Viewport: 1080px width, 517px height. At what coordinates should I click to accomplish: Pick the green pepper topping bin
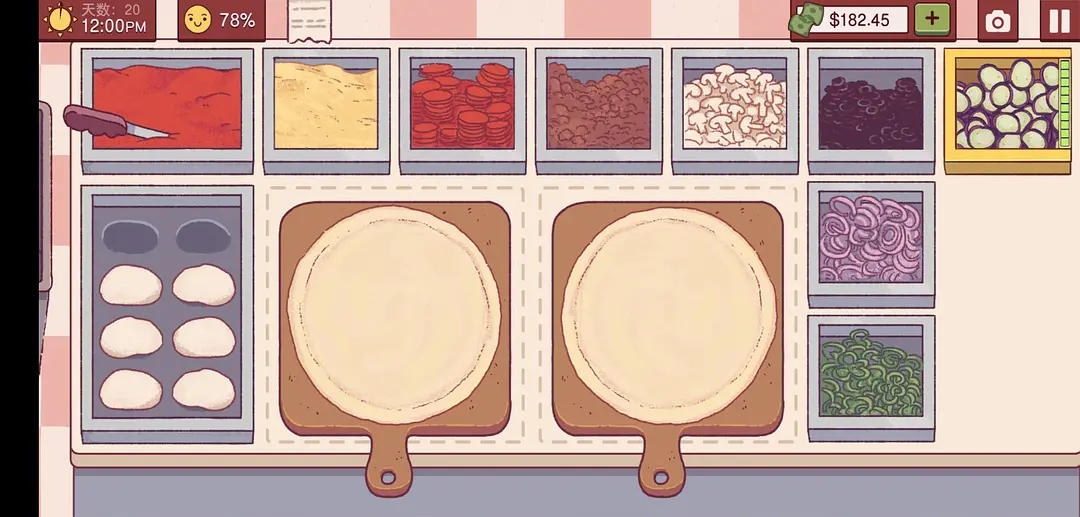871,373
